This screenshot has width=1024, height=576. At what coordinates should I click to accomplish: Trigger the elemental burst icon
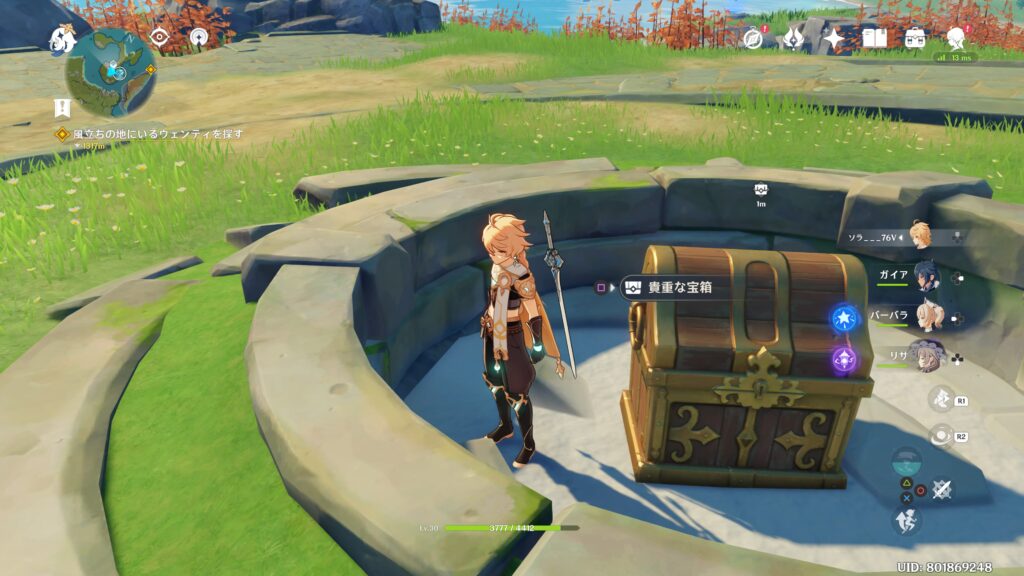940,437
